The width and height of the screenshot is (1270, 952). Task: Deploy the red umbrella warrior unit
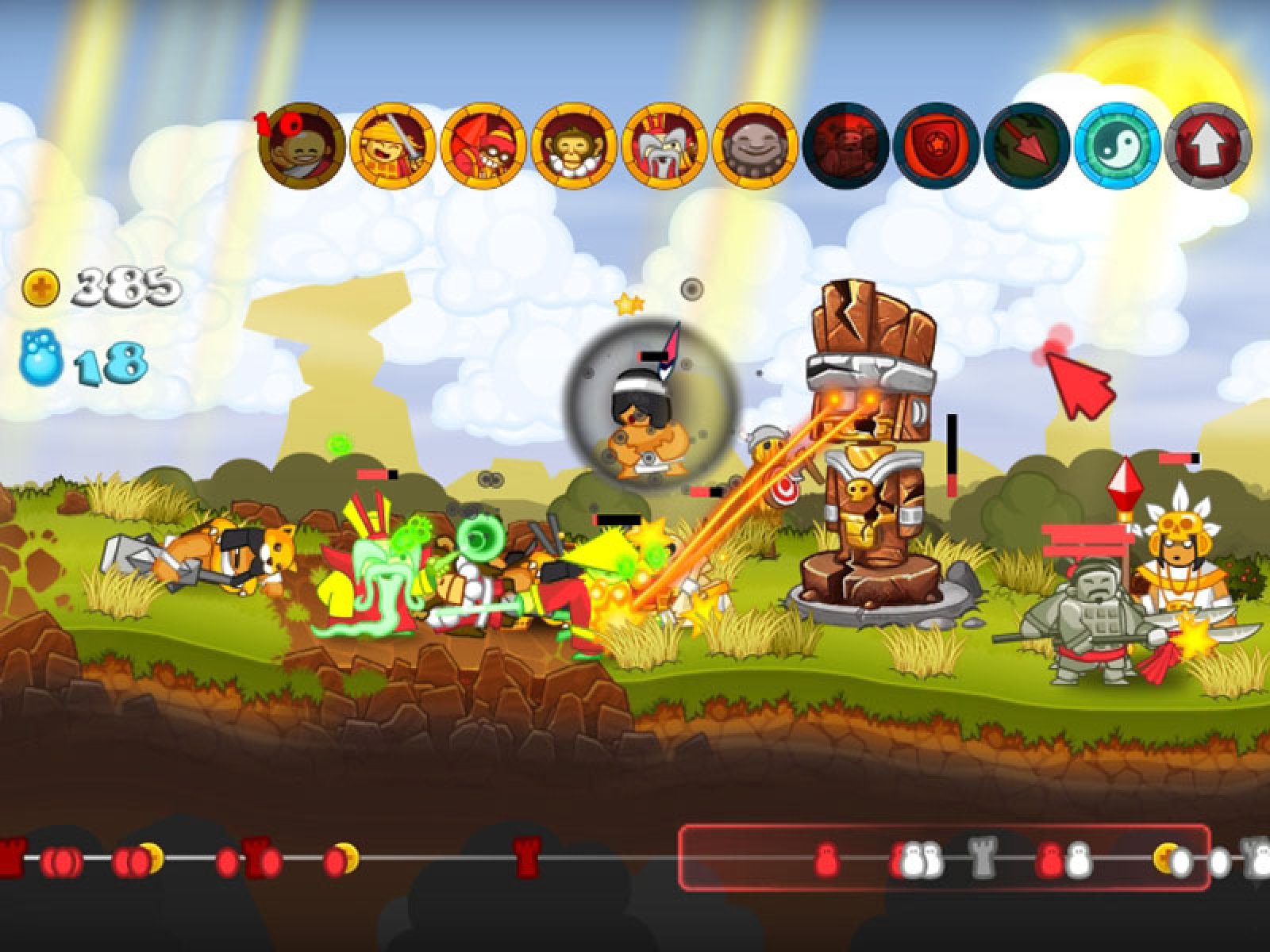click(x=483, y=147)
